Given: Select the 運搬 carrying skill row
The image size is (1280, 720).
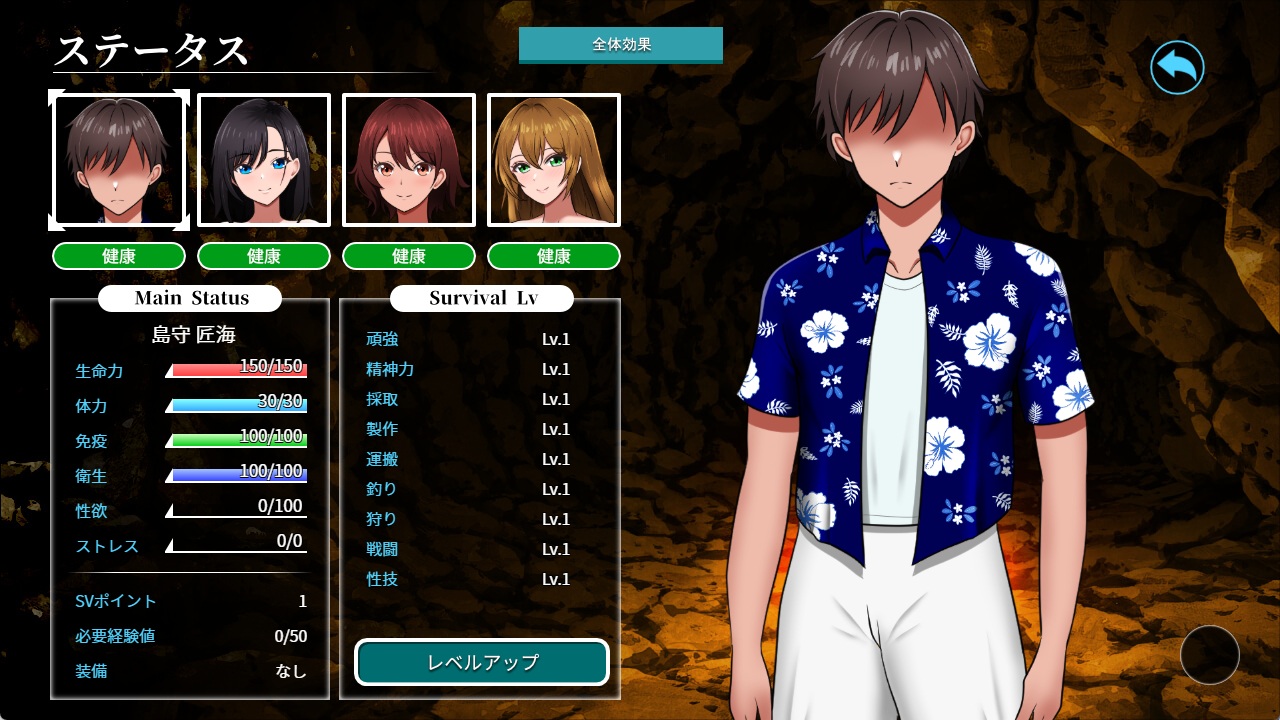Looking at the screenshot, I should coord(468,459).
